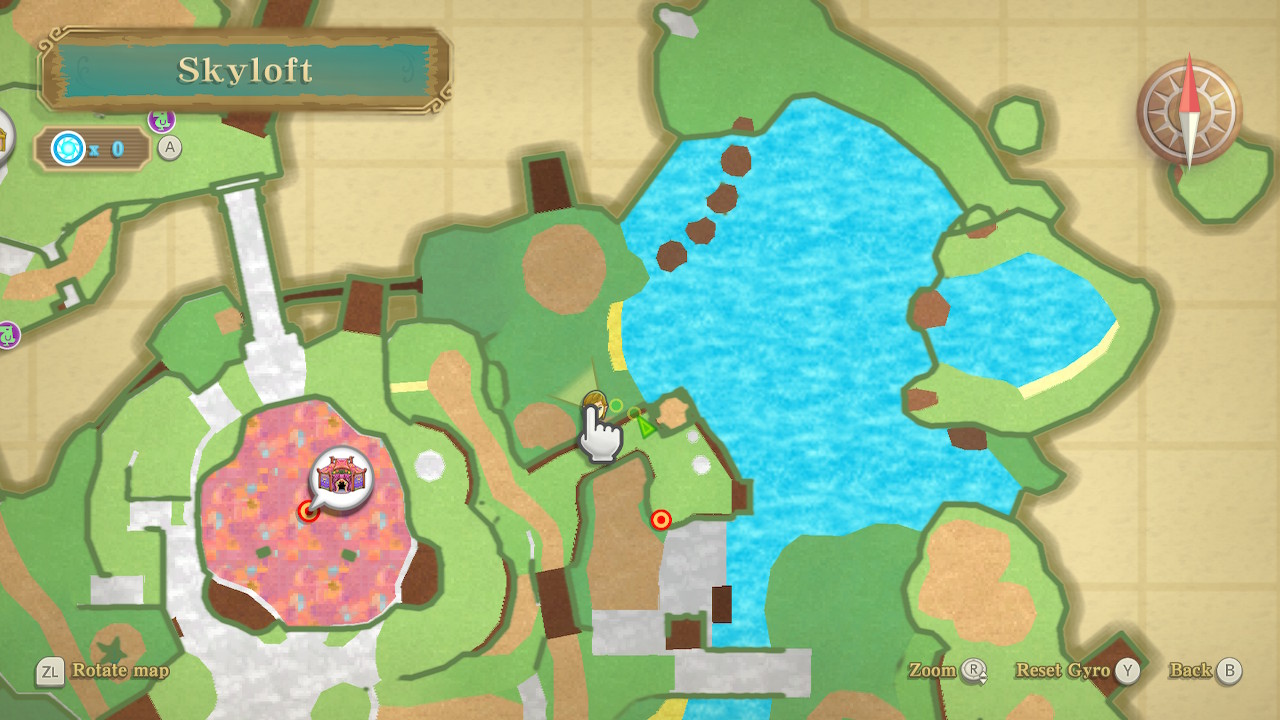Select the purple bird statue marker by the beacon counter
This screenshot has height=720, width=1280.
[161, 121]
